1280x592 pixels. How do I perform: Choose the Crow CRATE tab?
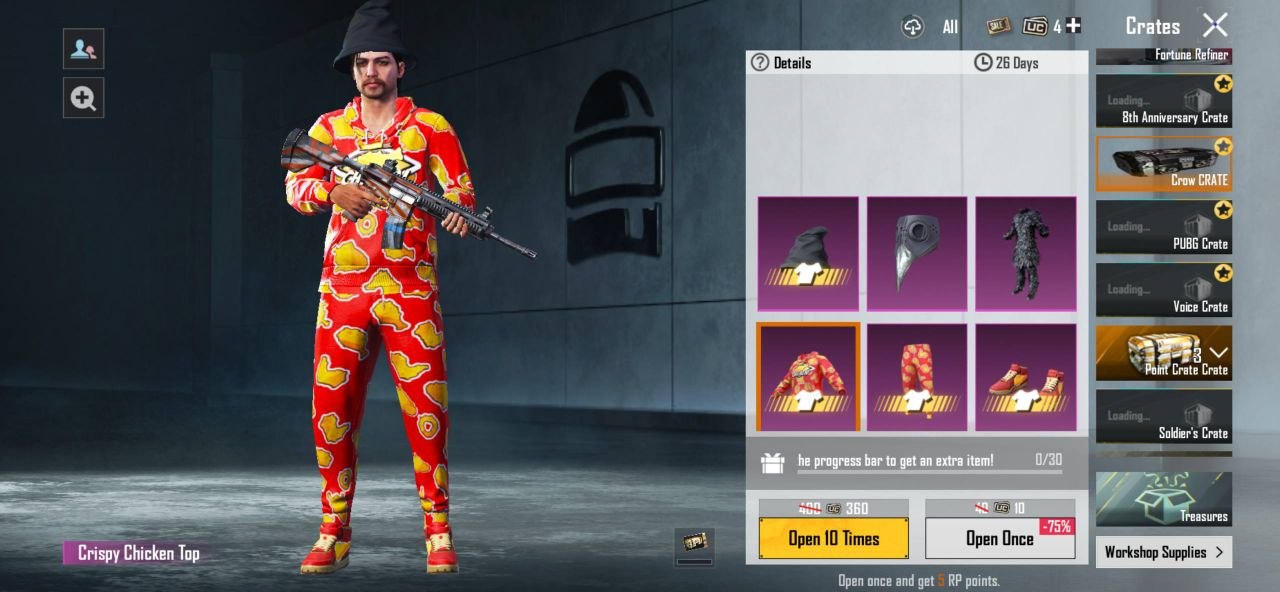[x=1164, y=164]
